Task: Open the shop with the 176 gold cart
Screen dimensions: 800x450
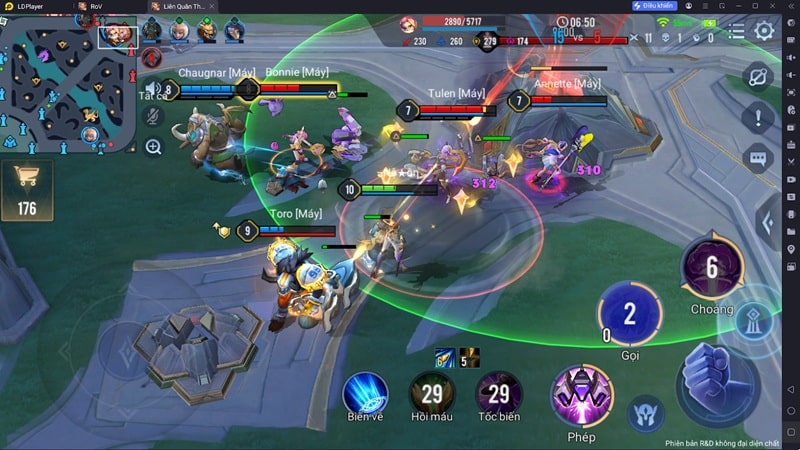Action: click(x=27, y=190)
